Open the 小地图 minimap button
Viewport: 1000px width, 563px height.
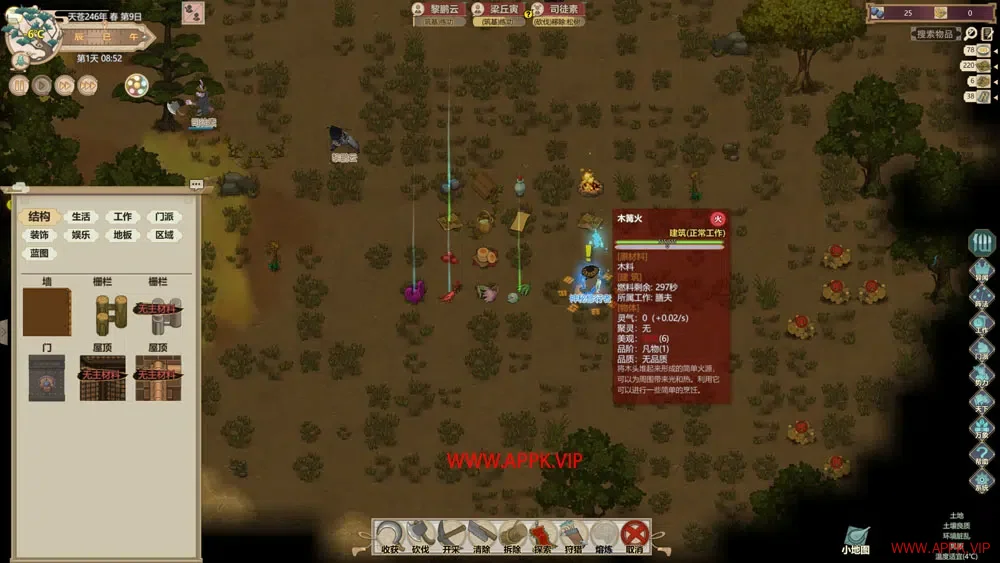pyautogui.click(x=855, y=540)
